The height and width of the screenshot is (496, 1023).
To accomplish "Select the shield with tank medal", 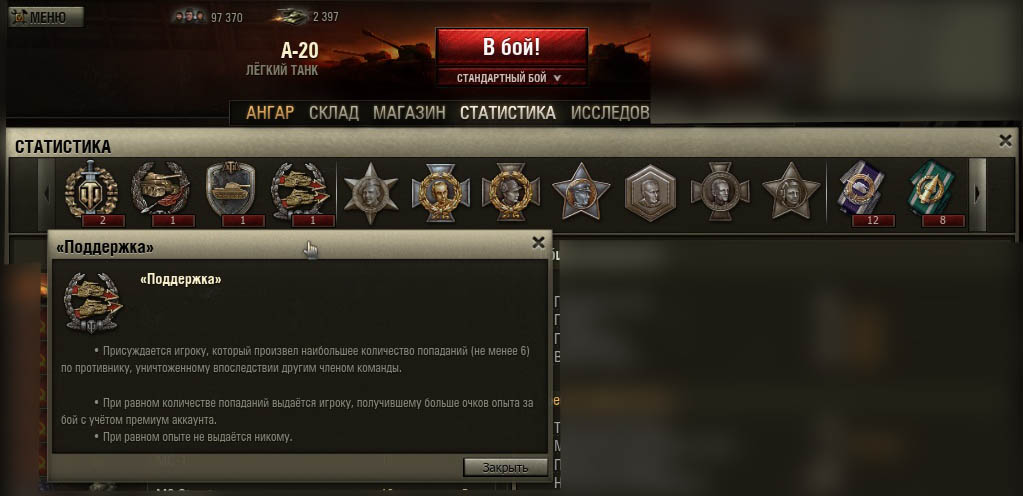I will pos(231,190).
